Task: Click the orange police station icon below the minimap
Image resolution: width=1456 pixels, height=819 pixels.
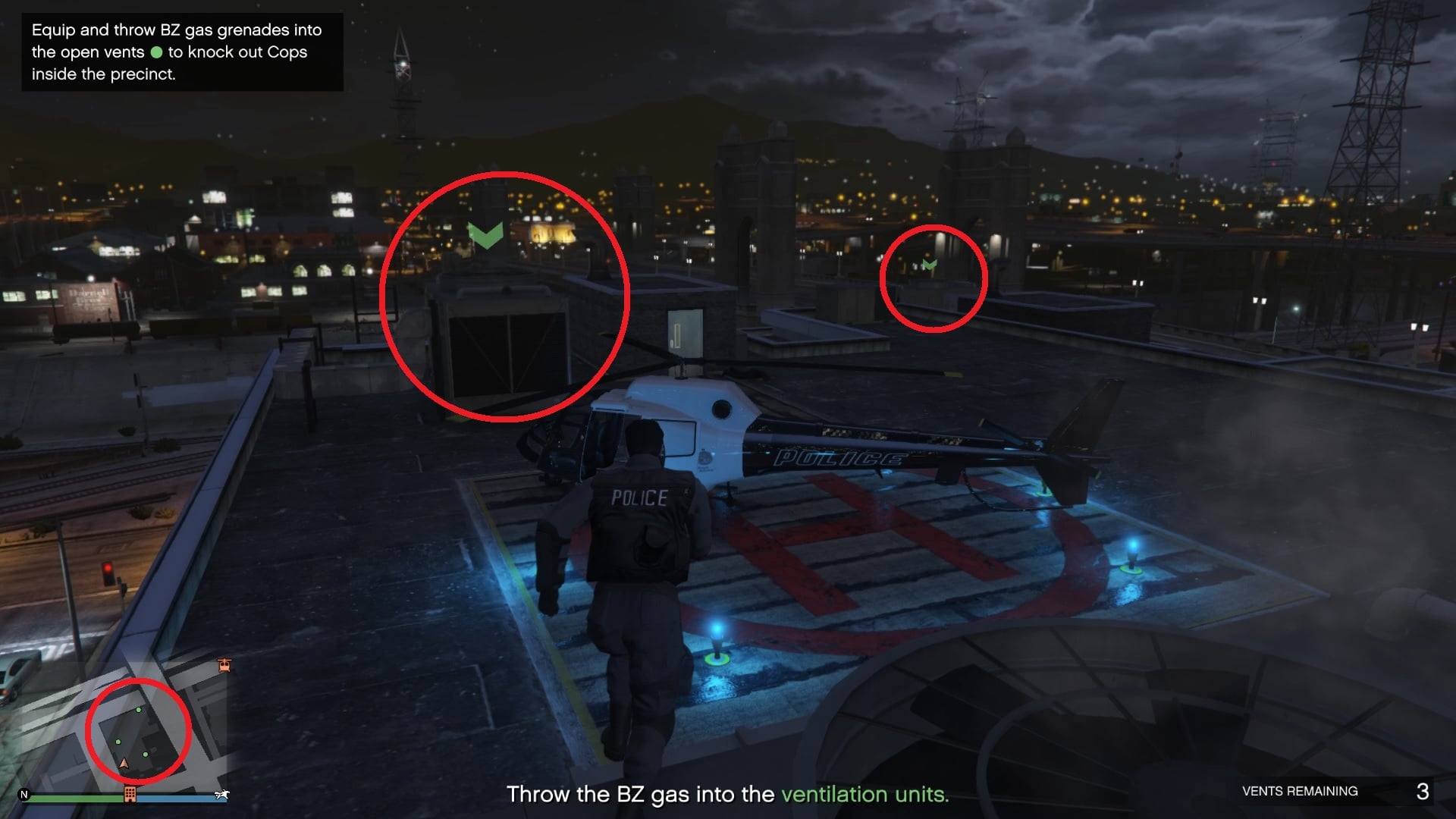Action: [x=130, y=794]
